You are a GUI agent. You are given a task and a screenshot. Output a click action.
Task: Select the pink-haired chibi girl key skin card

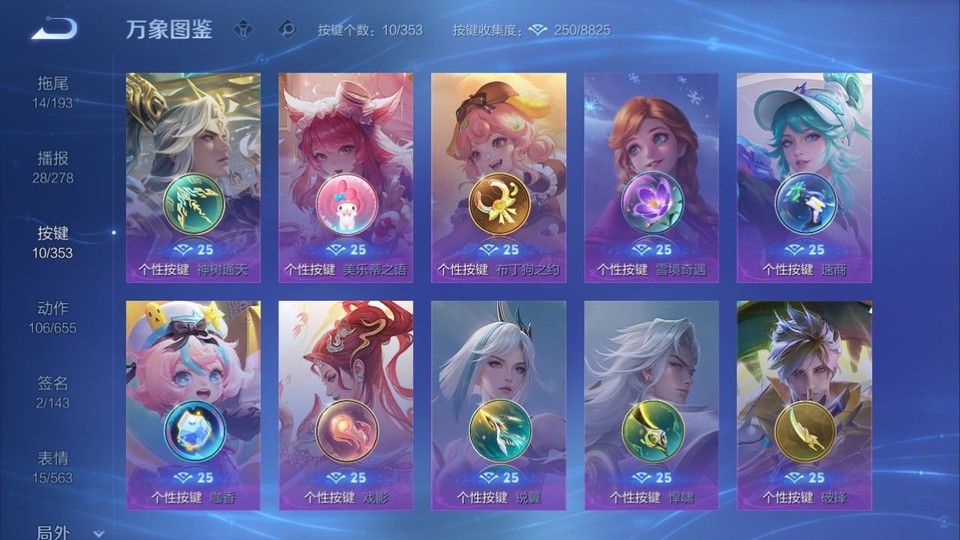pyautogui.click(x=193, y=405)
